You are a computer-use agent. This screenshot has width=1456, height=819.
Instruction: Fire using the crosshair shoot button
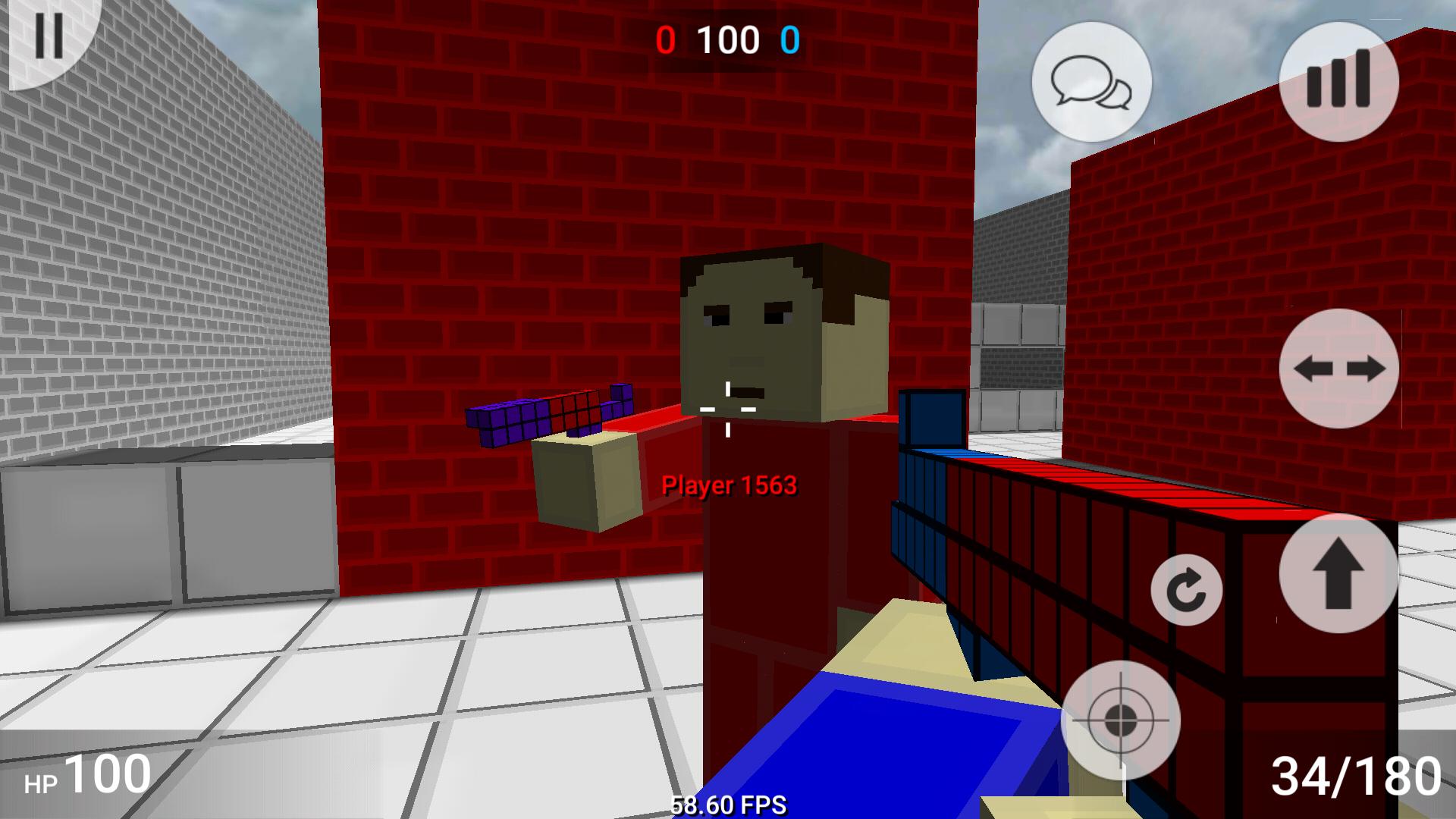pos(1120,720)
